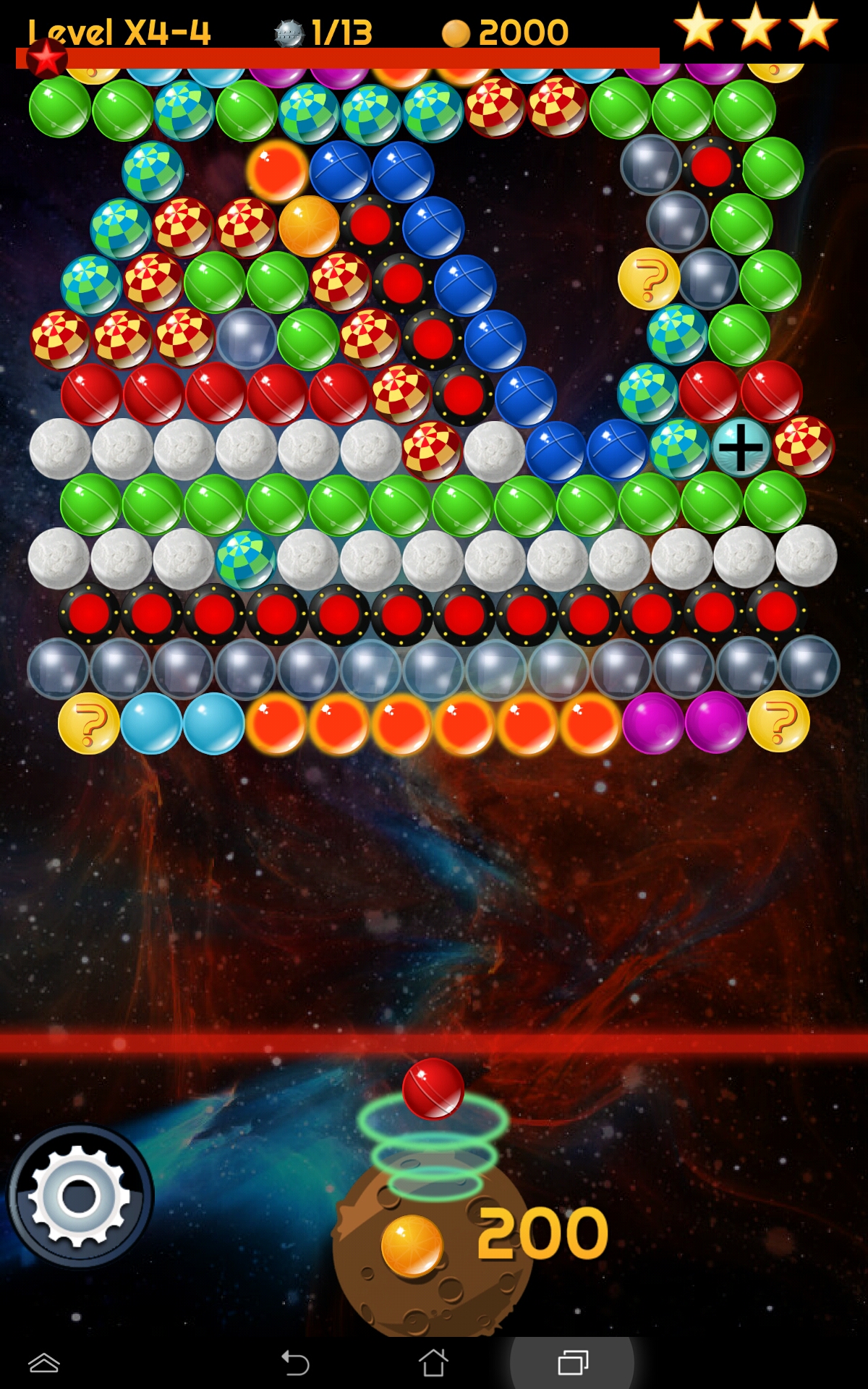Image resolution: width=868 pixels, height=1389 pixels.
Task: Click the double-chevron navigation bar icon
Action: pos(44,1363)
